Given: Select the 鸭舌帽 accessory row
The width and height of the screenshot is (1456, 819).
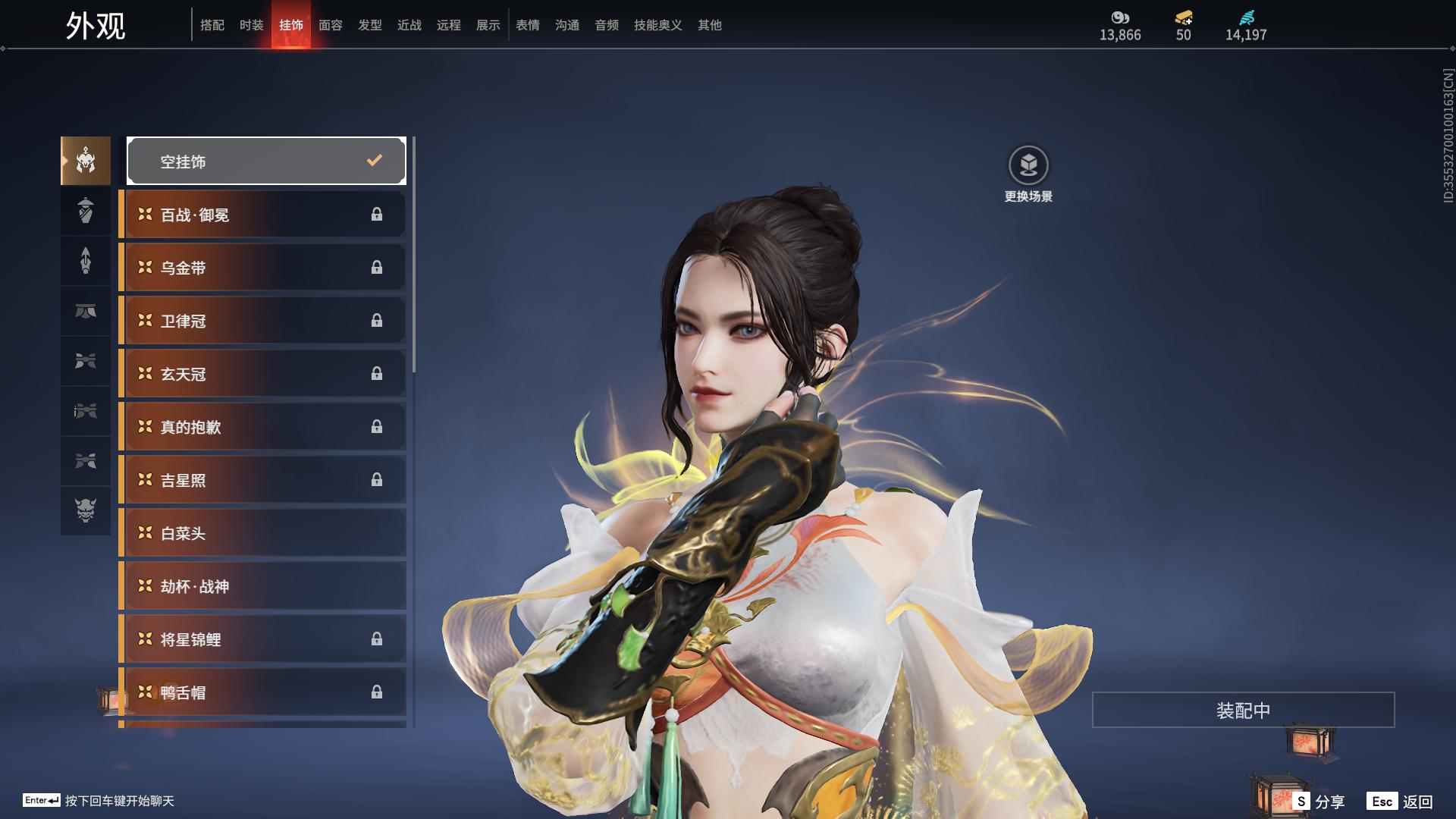Looking at the screenshot, I should point(263,692).
